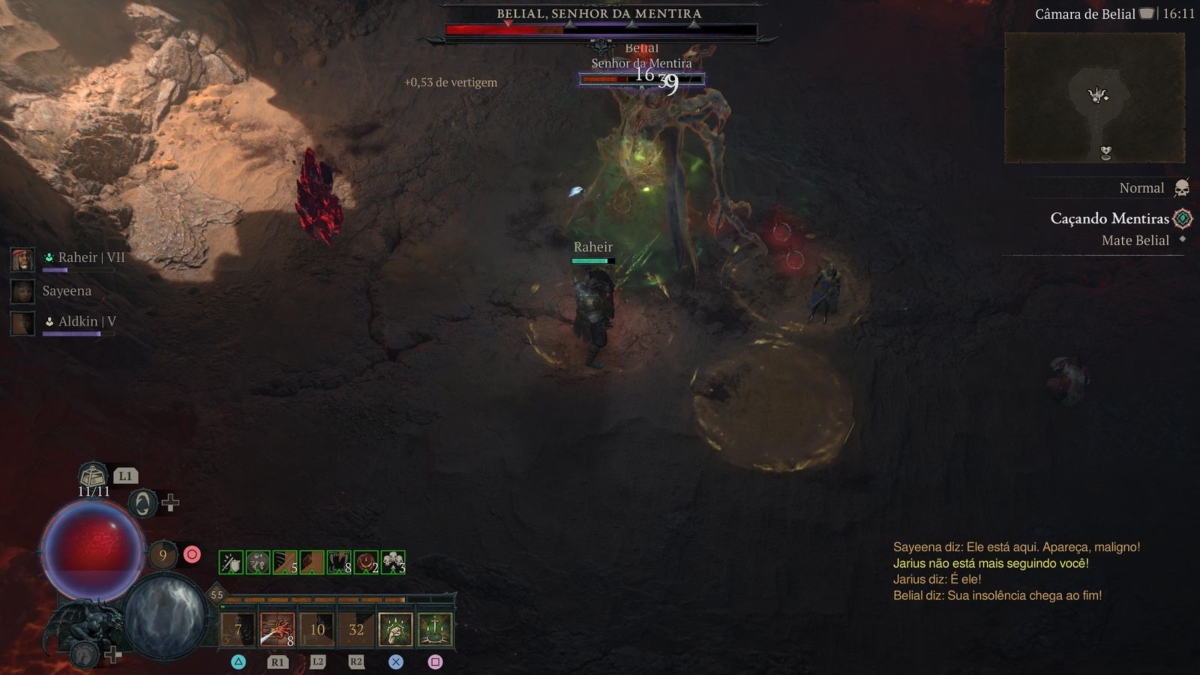Activate the raised fist skill
The height and width of the screenshot is (675, 1200).
pyautogui.click(x=395, y=630)
